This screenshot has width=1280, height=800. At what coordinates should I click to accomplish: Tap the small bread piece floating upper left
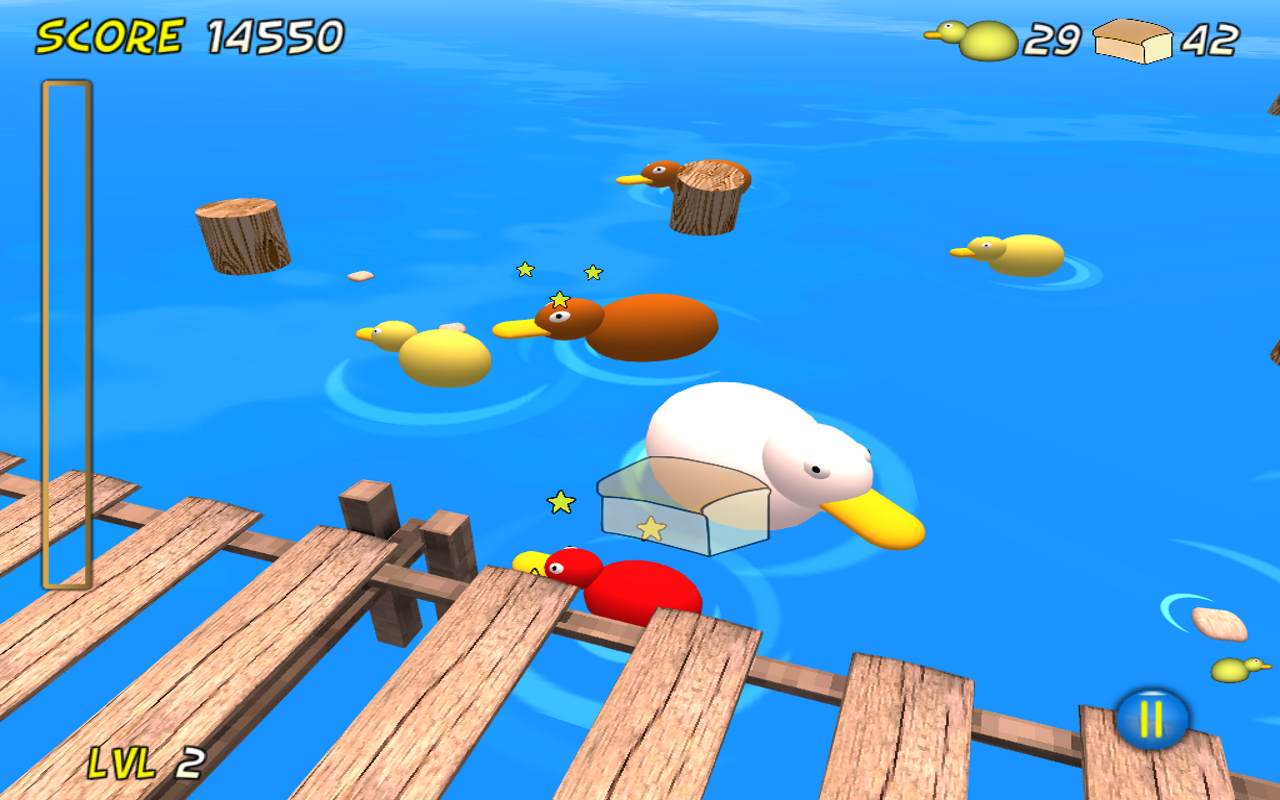pyautogui.click(x=360, y=274)
